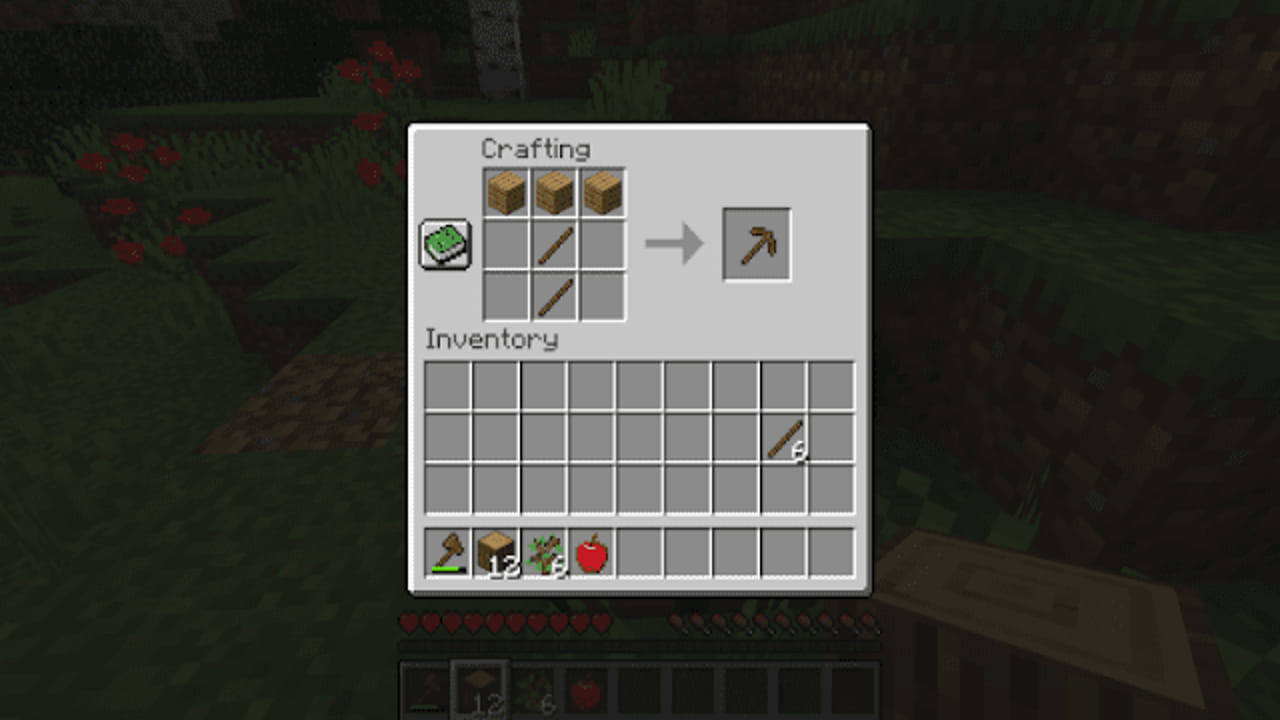Open the recipe book
1280x720 pixels.
coord(444,243)
